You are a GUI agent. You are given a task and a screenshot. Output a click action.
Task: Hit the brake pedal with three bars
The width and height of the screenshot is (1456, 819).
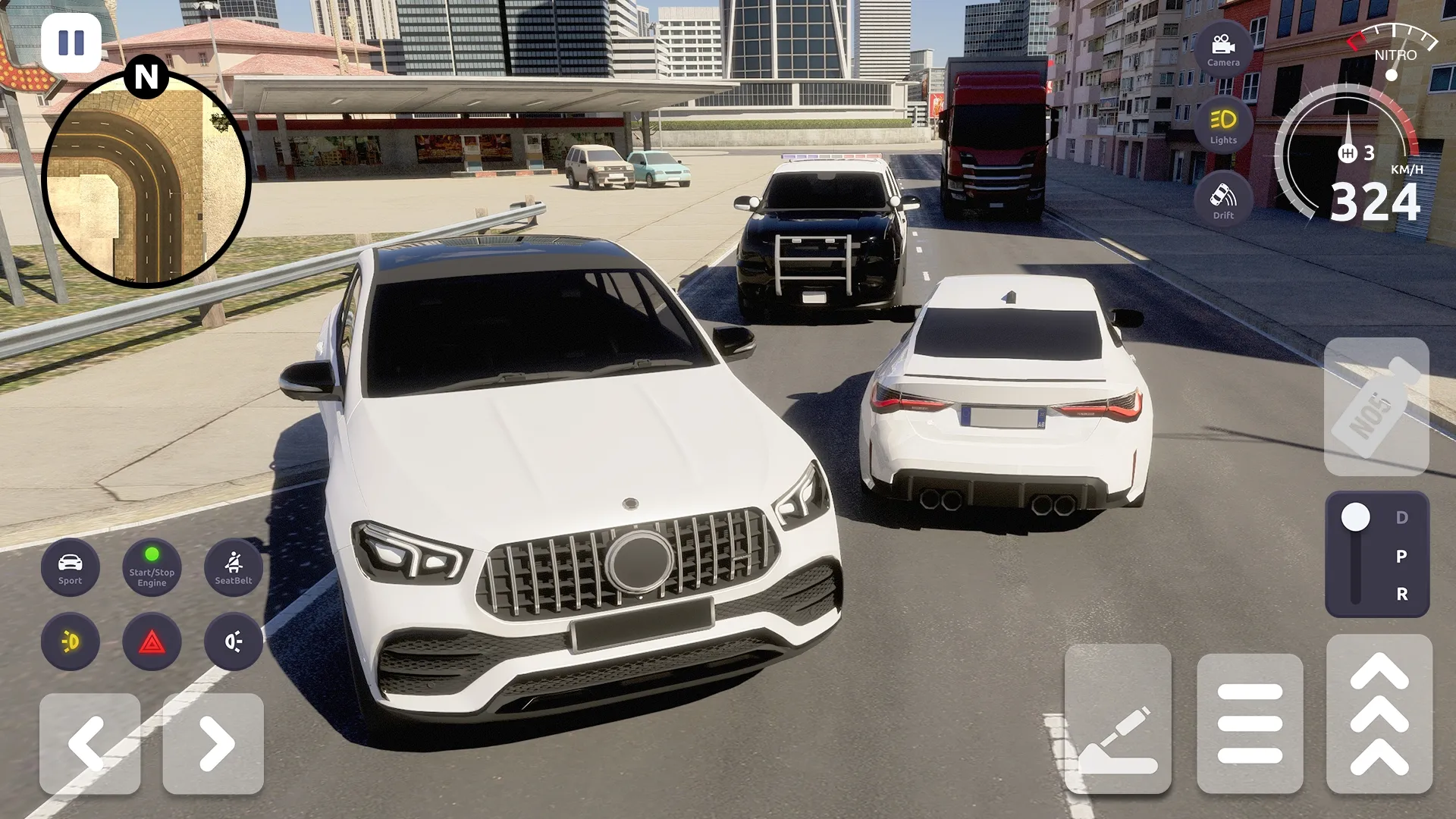[x=1249, y=723]
